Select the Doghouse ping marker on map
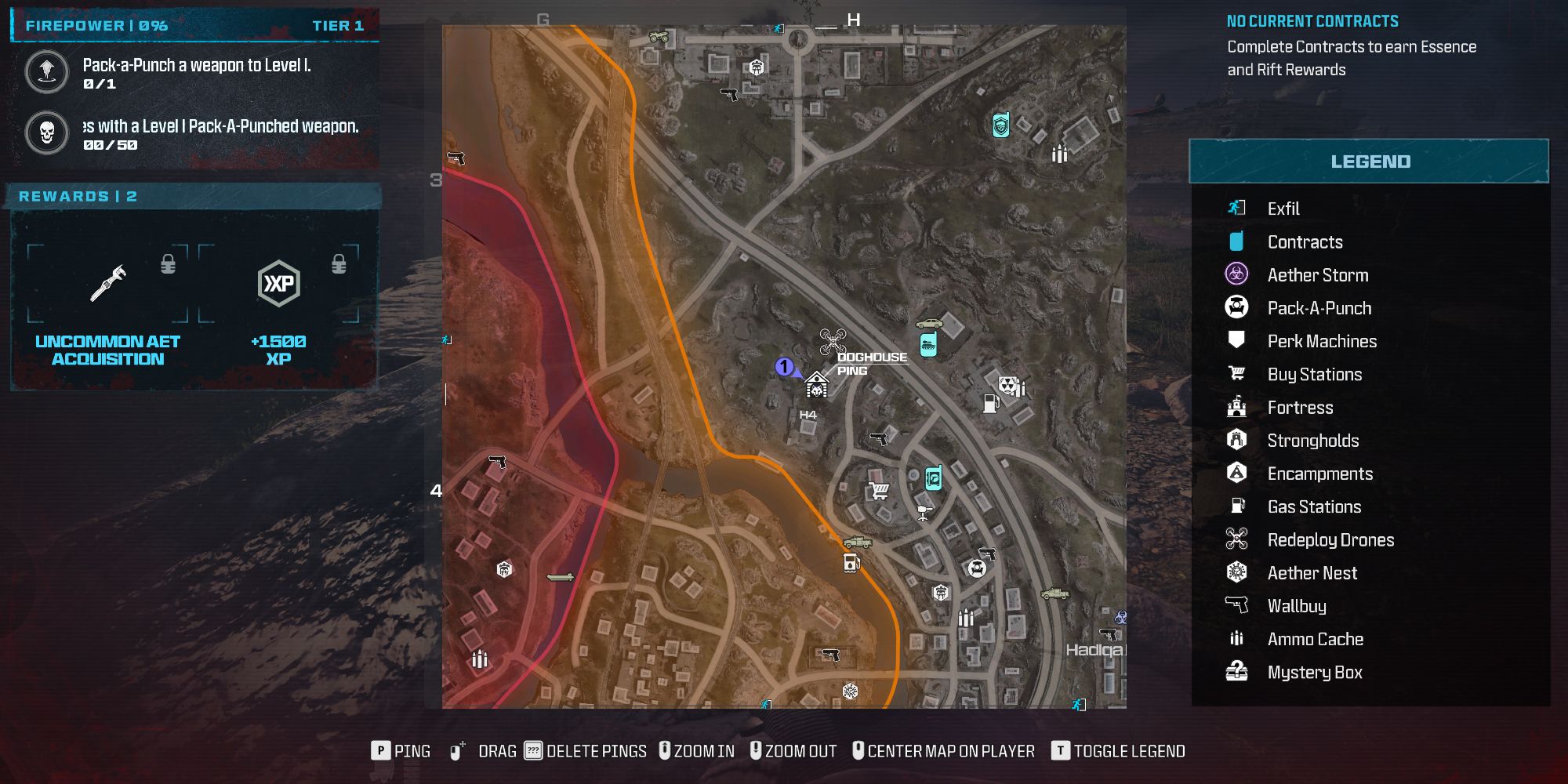 [817, 386]
